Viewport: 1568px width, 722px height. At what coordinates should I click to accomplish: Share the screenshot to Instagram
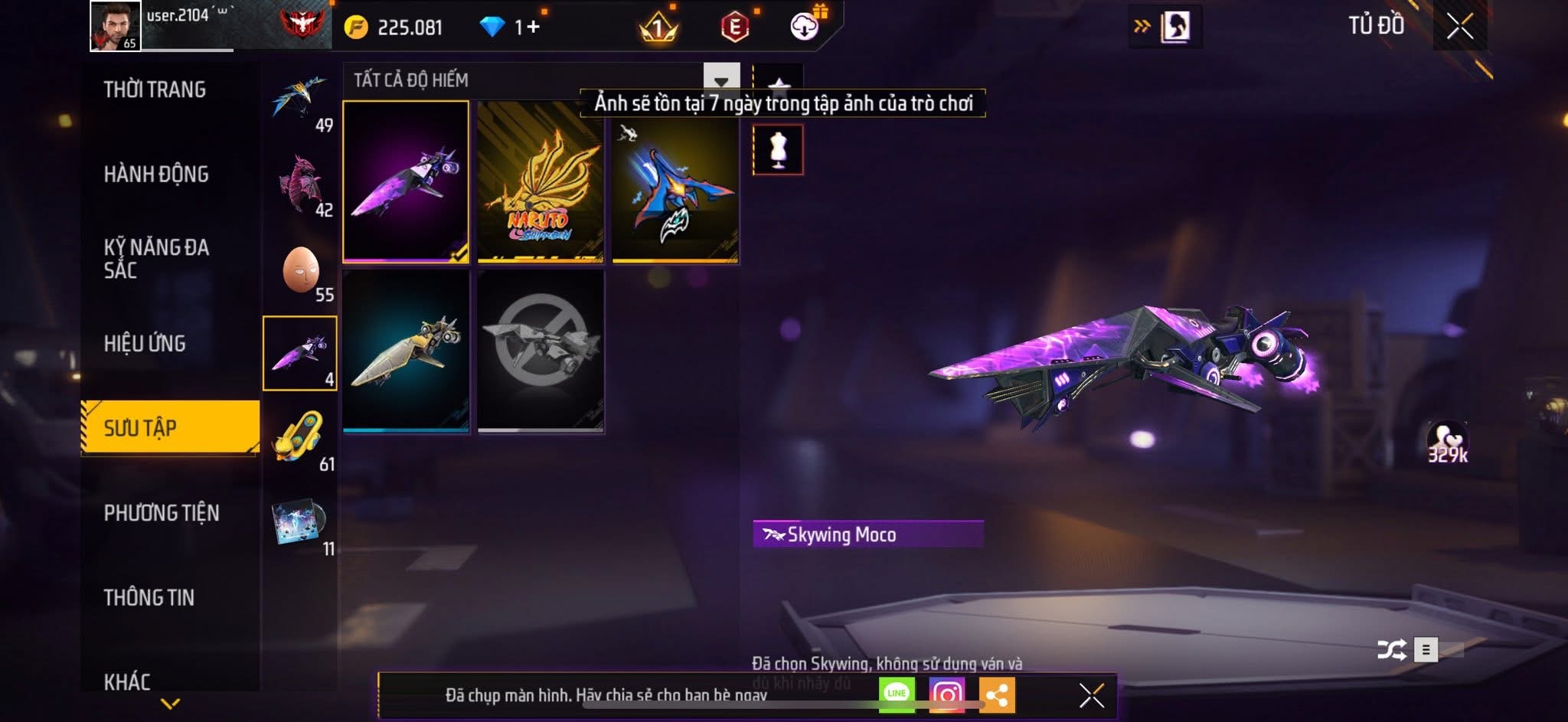[x=947, y=694]
